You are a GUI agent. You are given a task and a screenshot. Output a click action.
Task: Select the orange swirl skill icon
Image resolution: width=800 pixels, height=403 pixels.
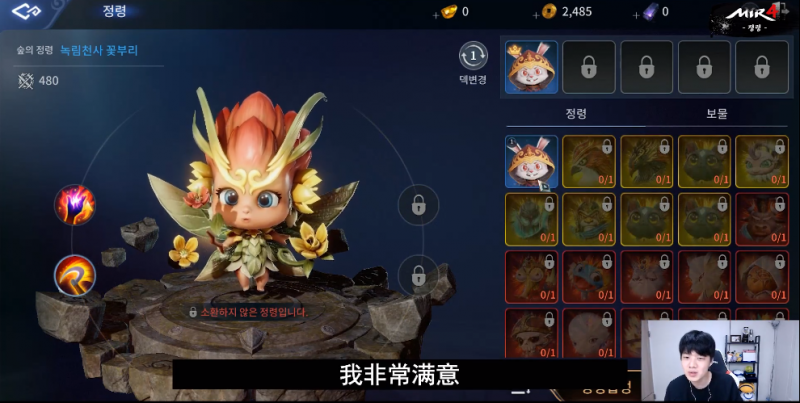tap(75, 273)
